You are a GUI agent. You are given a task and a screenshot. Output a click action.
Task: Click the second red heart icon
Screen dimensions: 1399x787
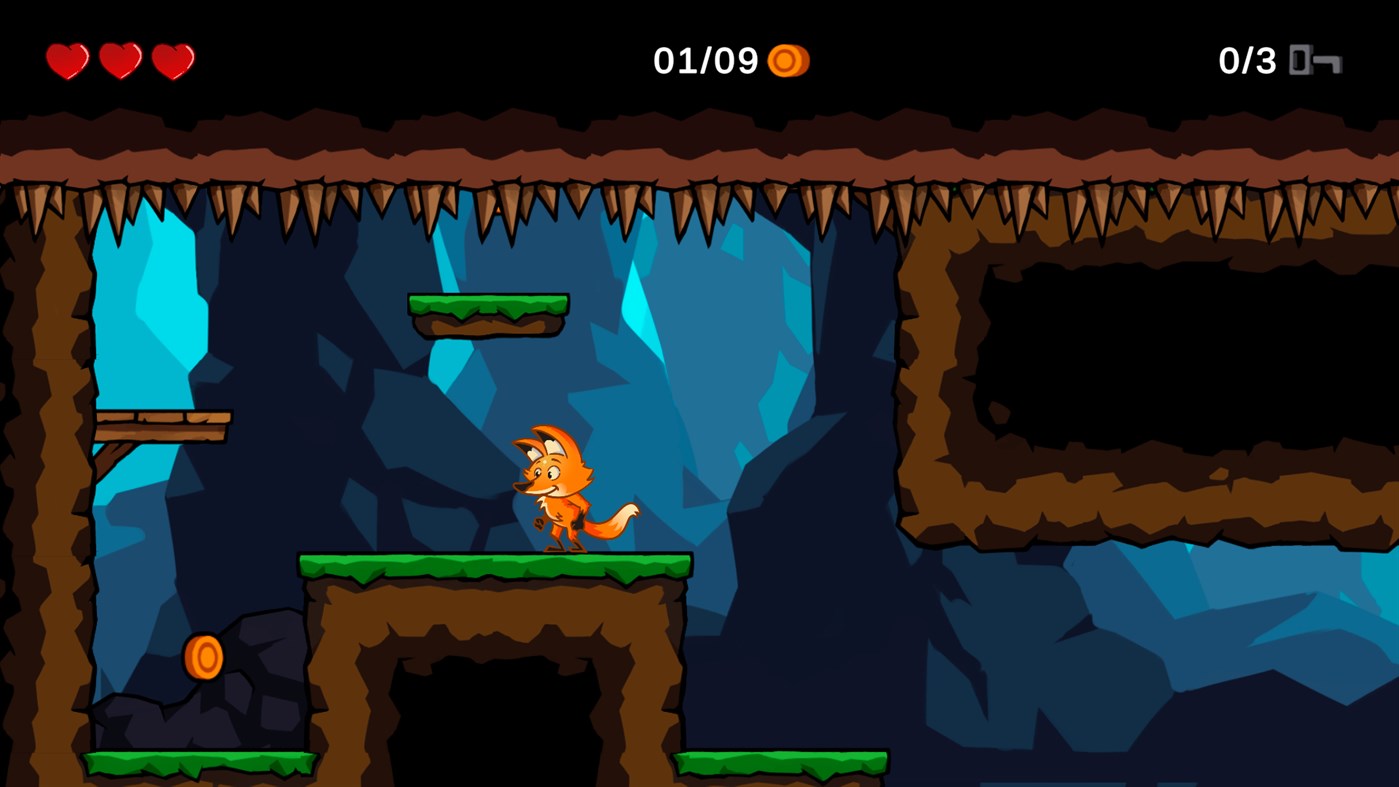(120, 60)
